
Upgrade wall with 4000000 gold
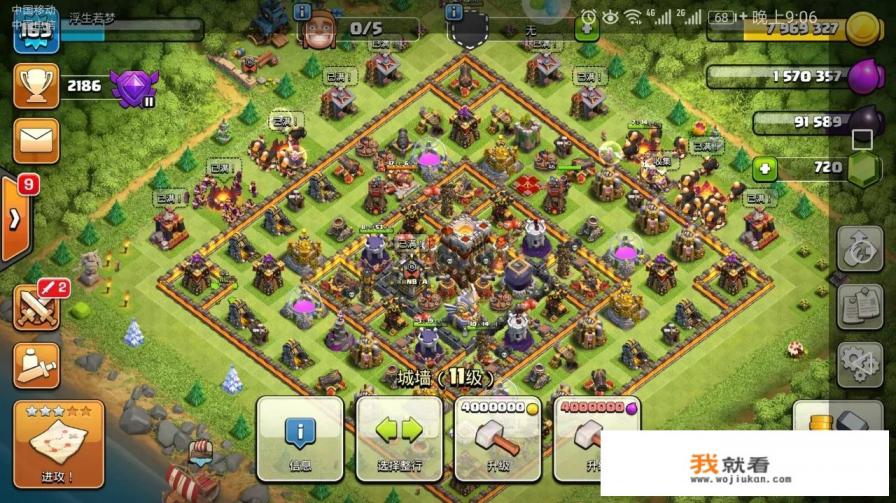(x=497, y=440)
